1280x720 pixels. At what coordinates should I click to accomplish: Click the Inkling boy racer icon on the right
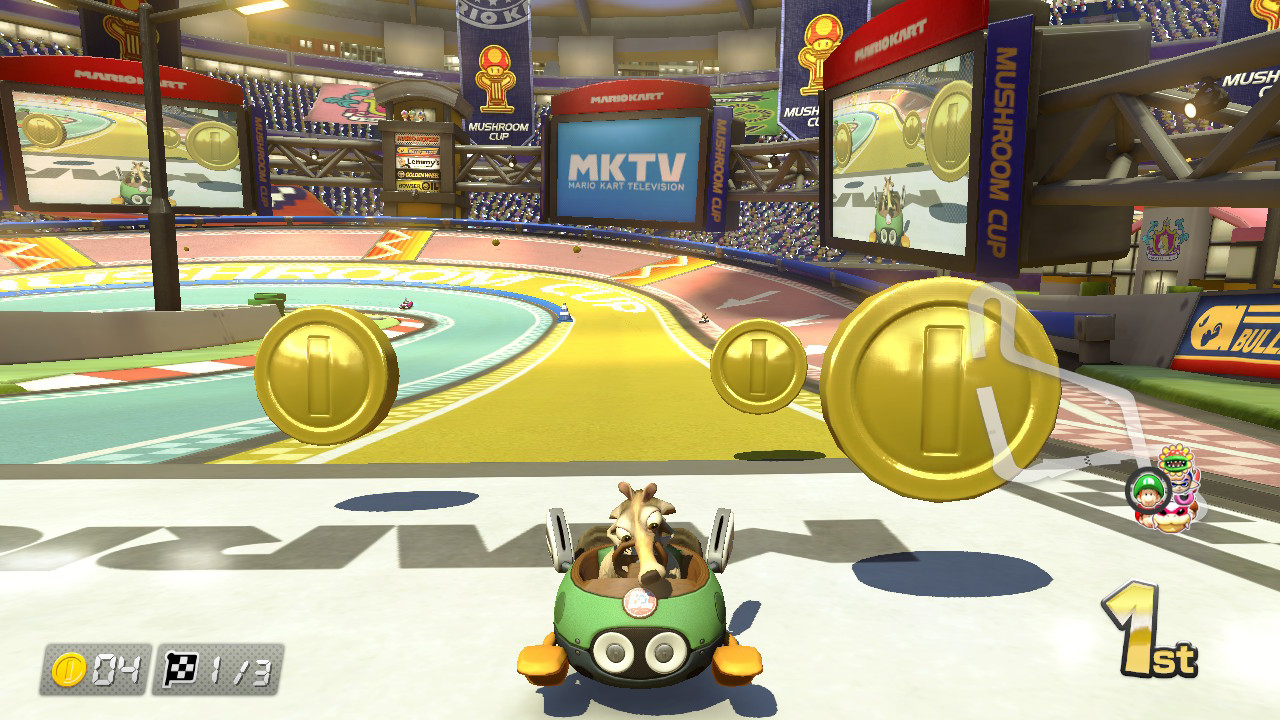(1182, 483)
